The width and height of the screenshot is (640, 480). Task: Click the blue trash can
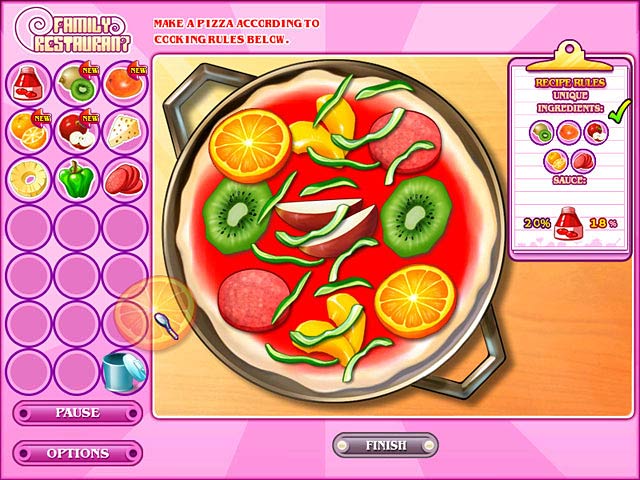pos(124,370)
